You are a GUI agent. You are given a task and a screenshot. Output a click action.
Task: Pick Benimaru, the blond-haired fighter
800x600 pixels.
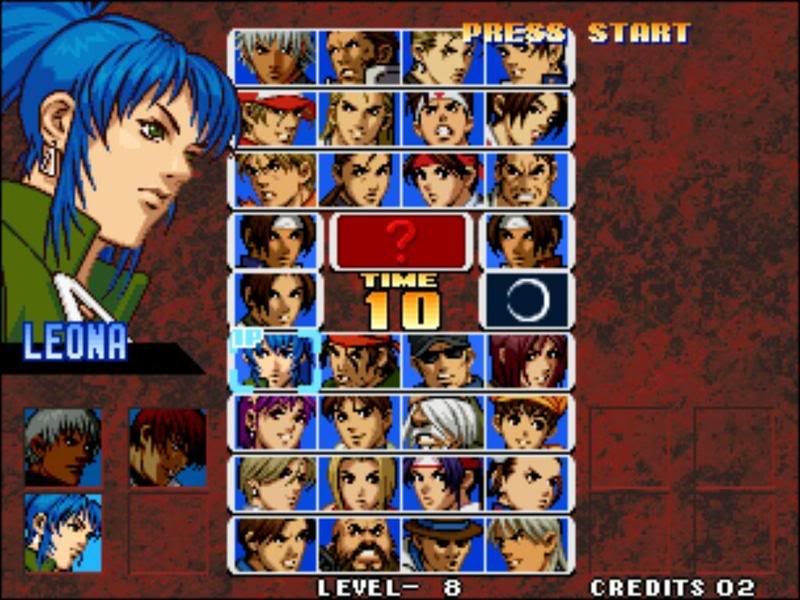tap(443, 57)
